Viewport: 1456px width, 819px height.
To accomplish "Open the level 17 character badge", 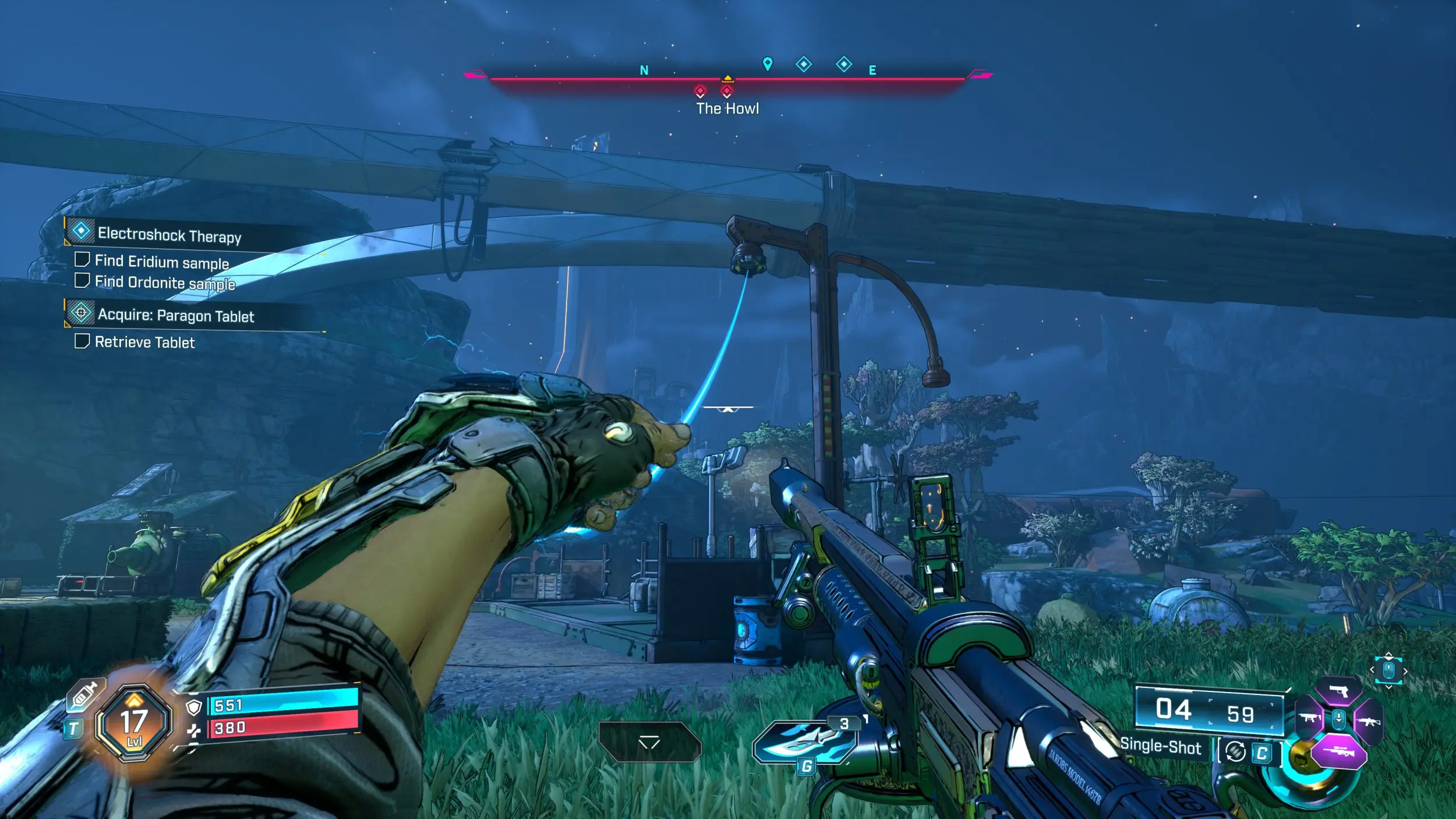I will point(134,723).
